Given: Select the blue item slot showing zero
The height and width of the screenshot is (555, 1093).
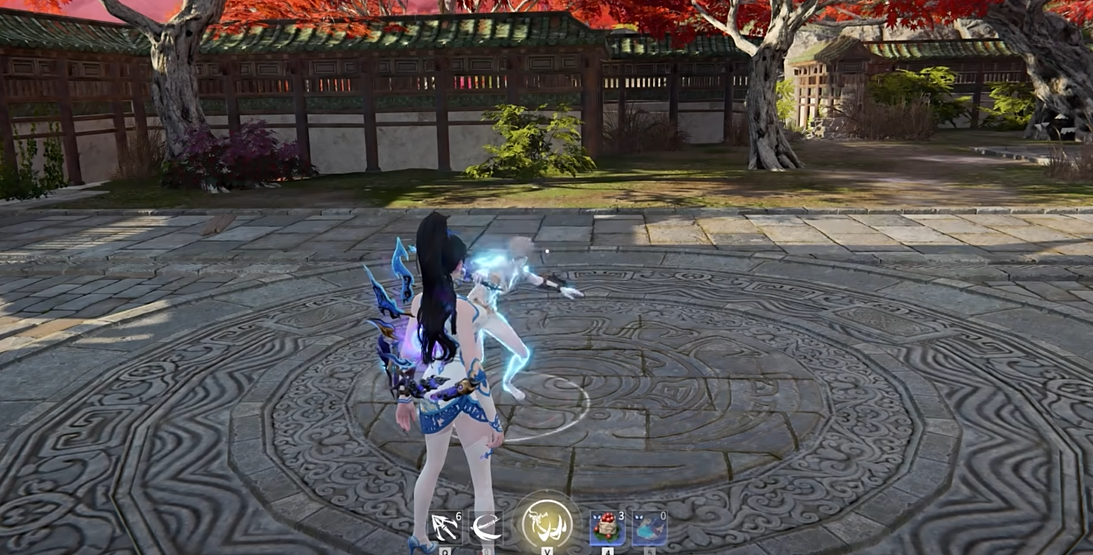Looking at the screenshot, I should click(x=649, y=527).
